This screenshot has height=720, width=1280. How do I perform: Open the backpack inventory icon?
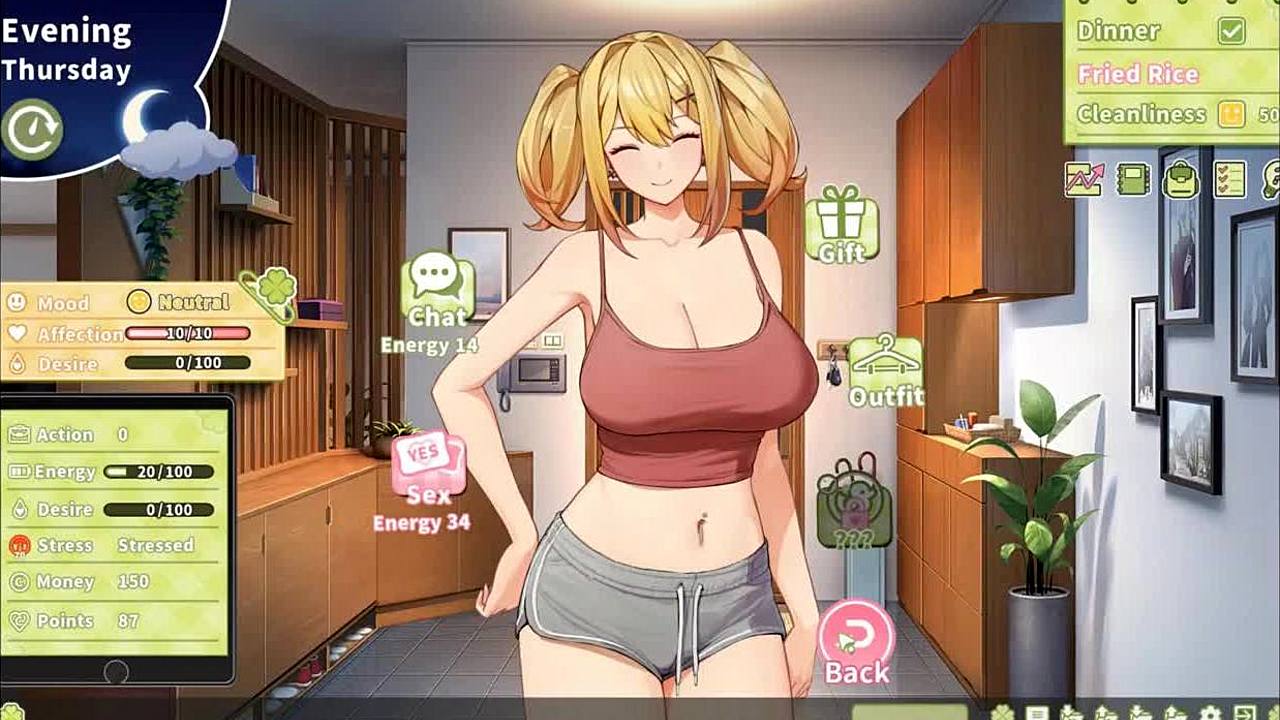click(1181, 179)
